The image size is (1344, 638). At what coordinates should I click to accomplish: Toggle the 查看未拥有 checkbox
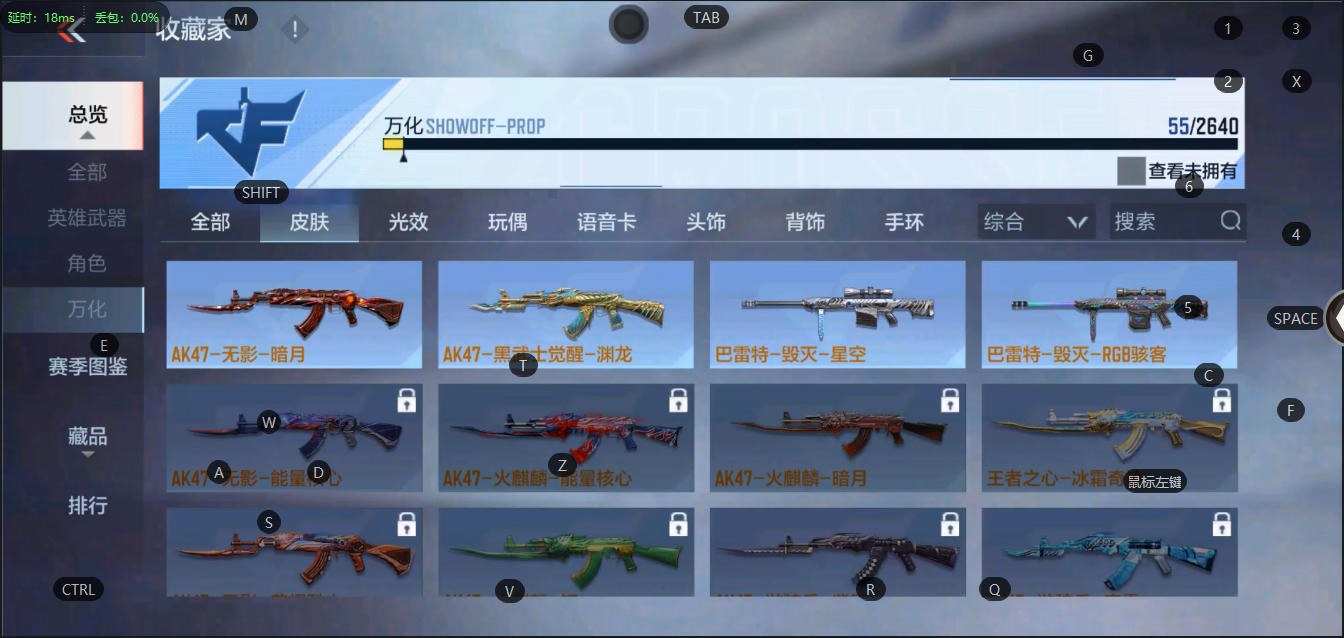pos(1131,171)
